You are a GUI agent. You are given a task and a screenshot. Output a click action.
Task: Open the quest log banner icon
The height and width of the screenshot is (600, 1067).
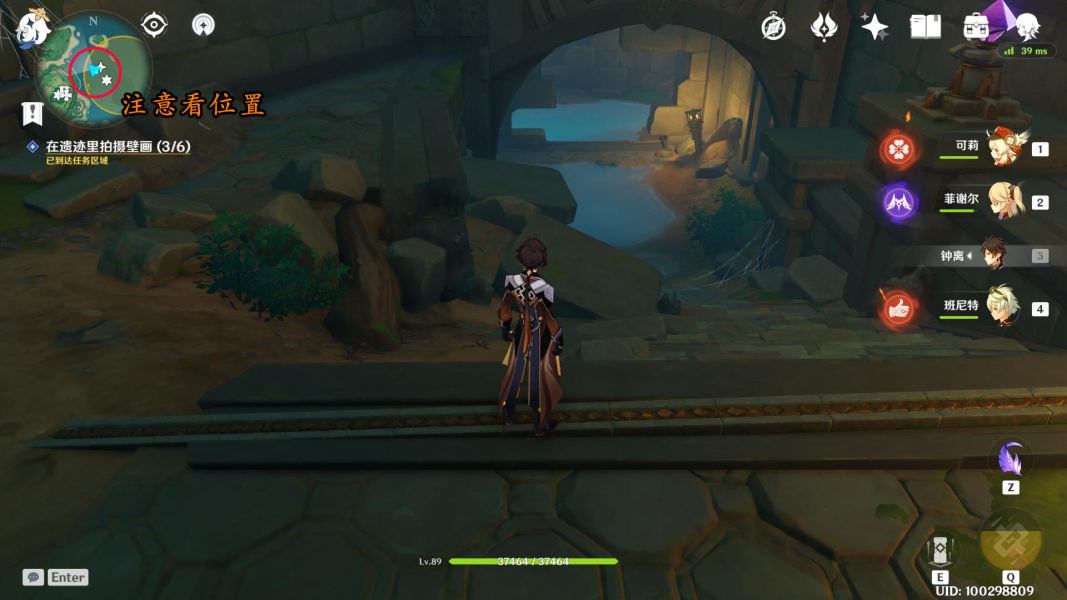(32, 113)
